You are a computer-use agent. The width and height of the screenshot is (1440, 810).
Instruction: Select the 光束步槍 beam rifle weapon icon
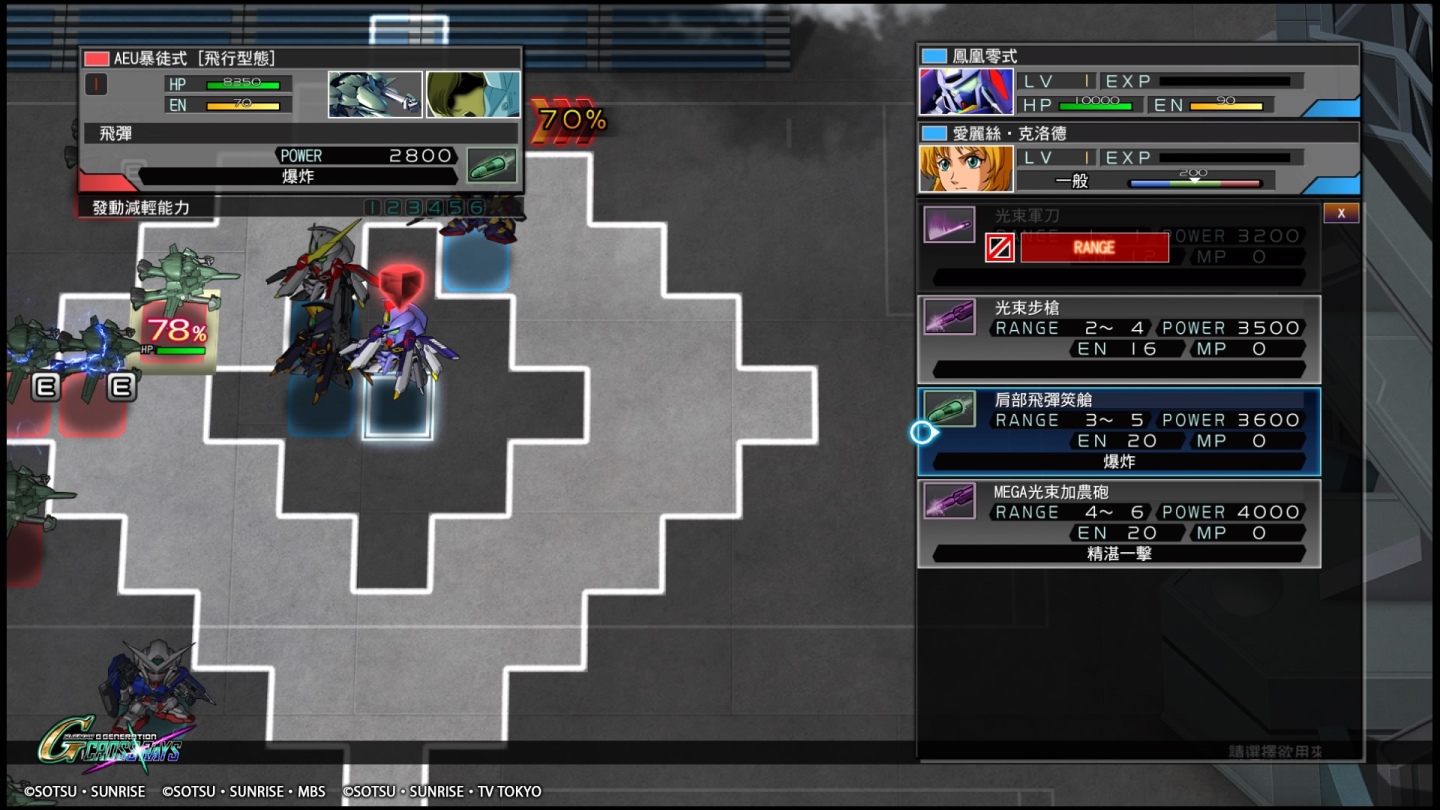click(x=950, y=317)
